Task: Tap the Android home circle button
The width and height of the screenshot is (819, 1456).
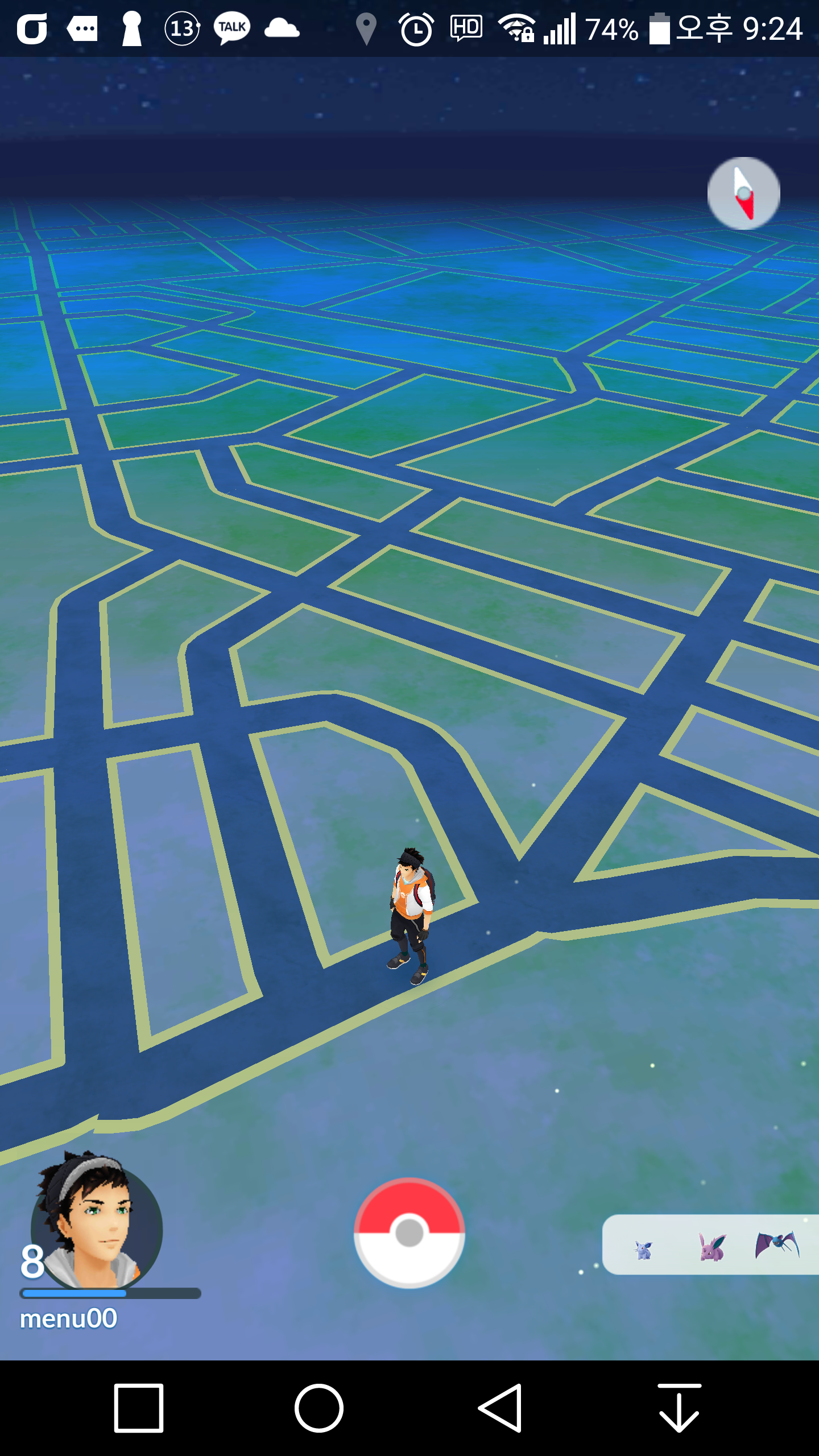Action: [319, 1408]
